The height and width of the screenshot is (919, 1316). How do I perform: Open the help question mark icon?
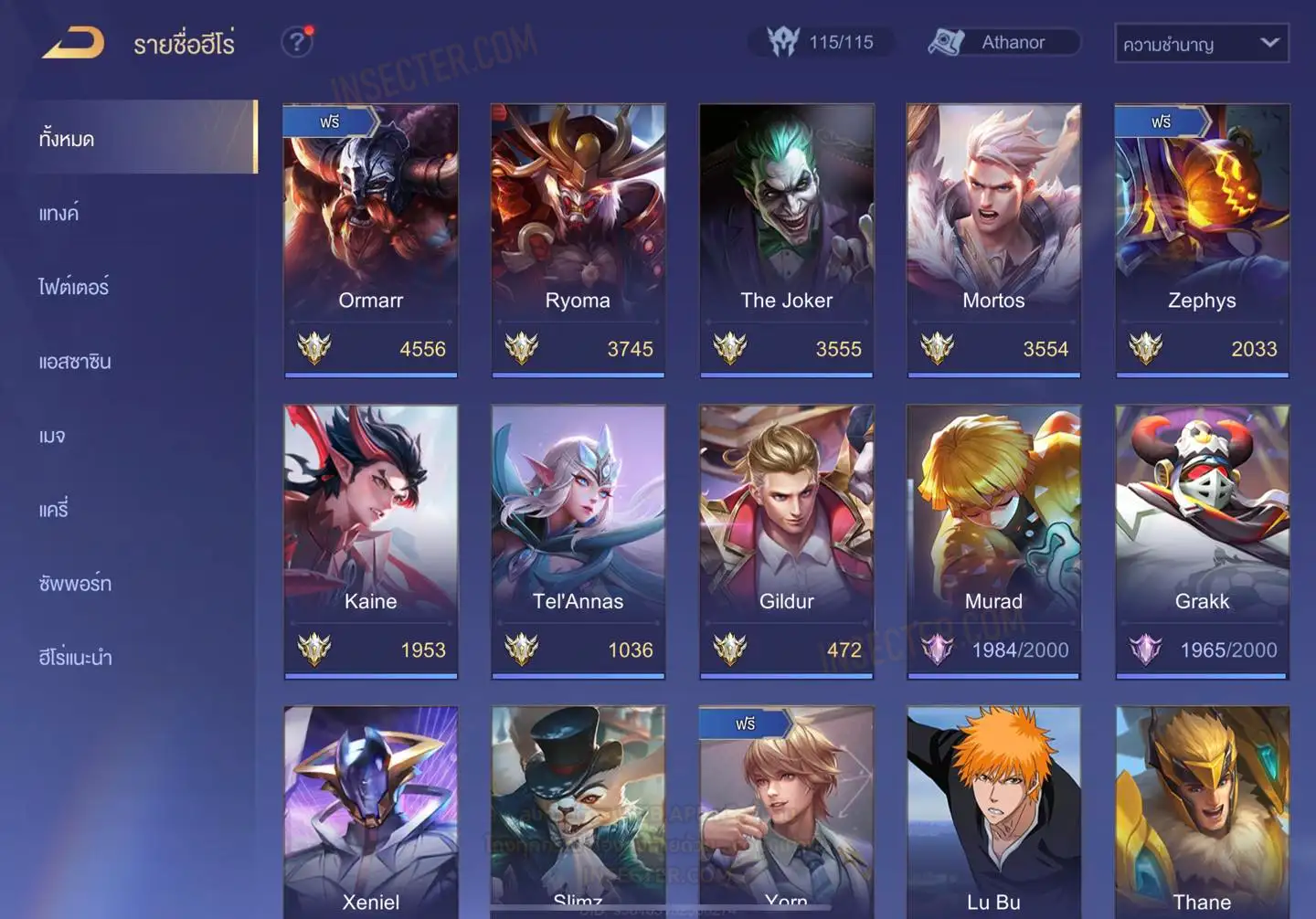click(x=296, y=42)
